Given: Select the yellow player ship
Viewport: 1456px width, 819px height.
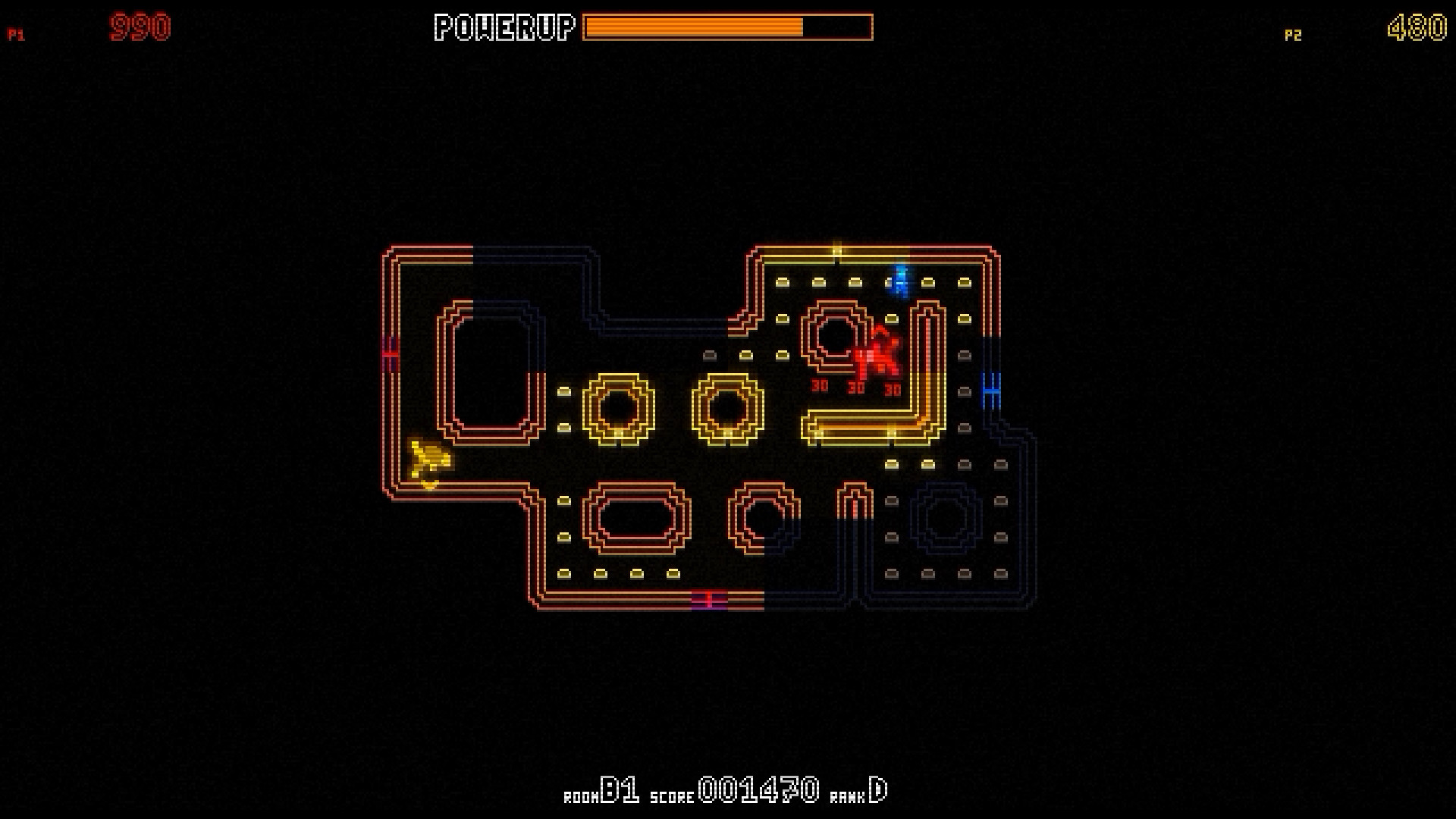Looking at the screenshot, I should click(x=428, y=459).
